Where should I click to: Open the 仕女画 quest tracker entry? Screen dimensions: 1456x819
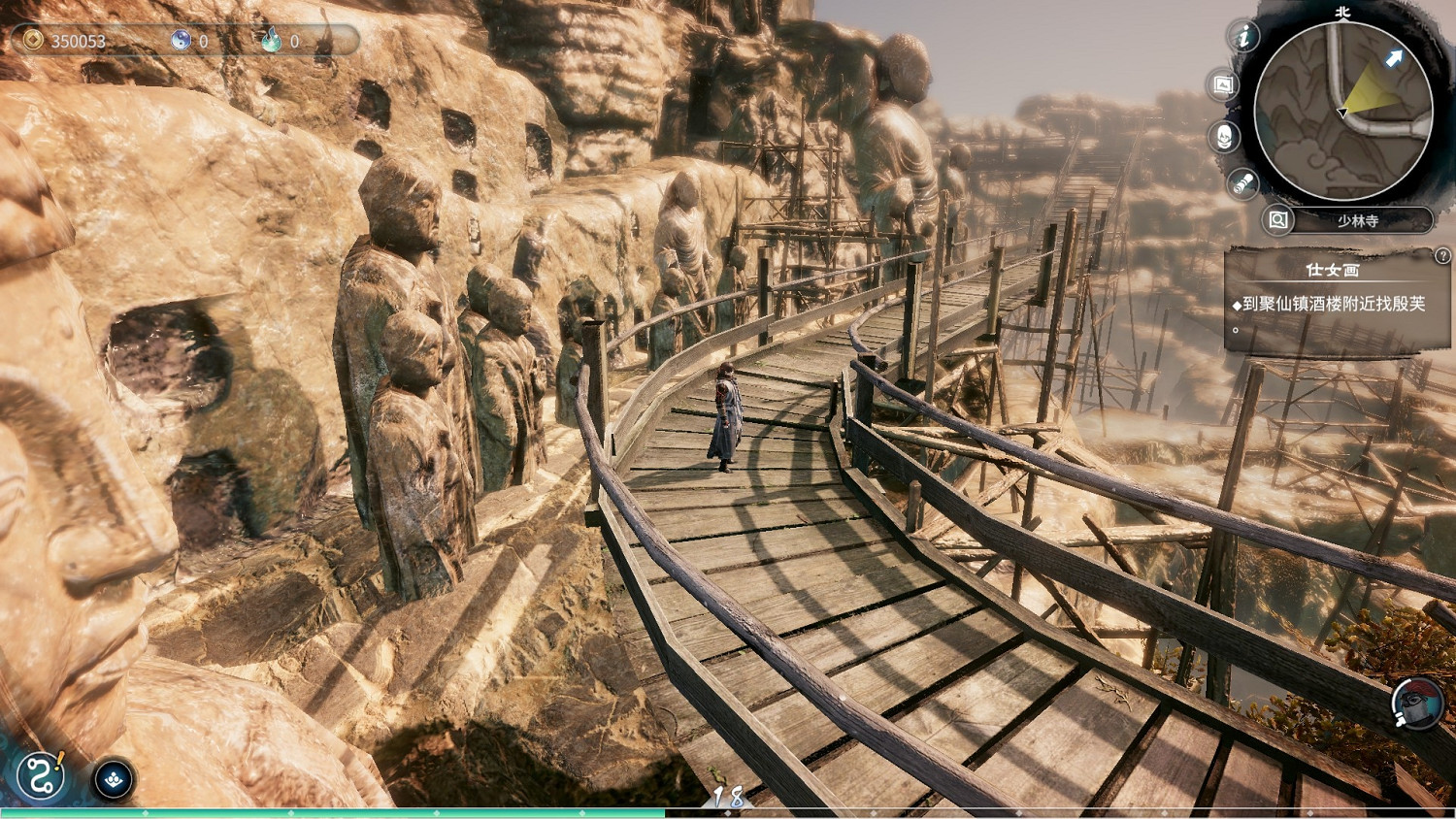[1332, 270]
